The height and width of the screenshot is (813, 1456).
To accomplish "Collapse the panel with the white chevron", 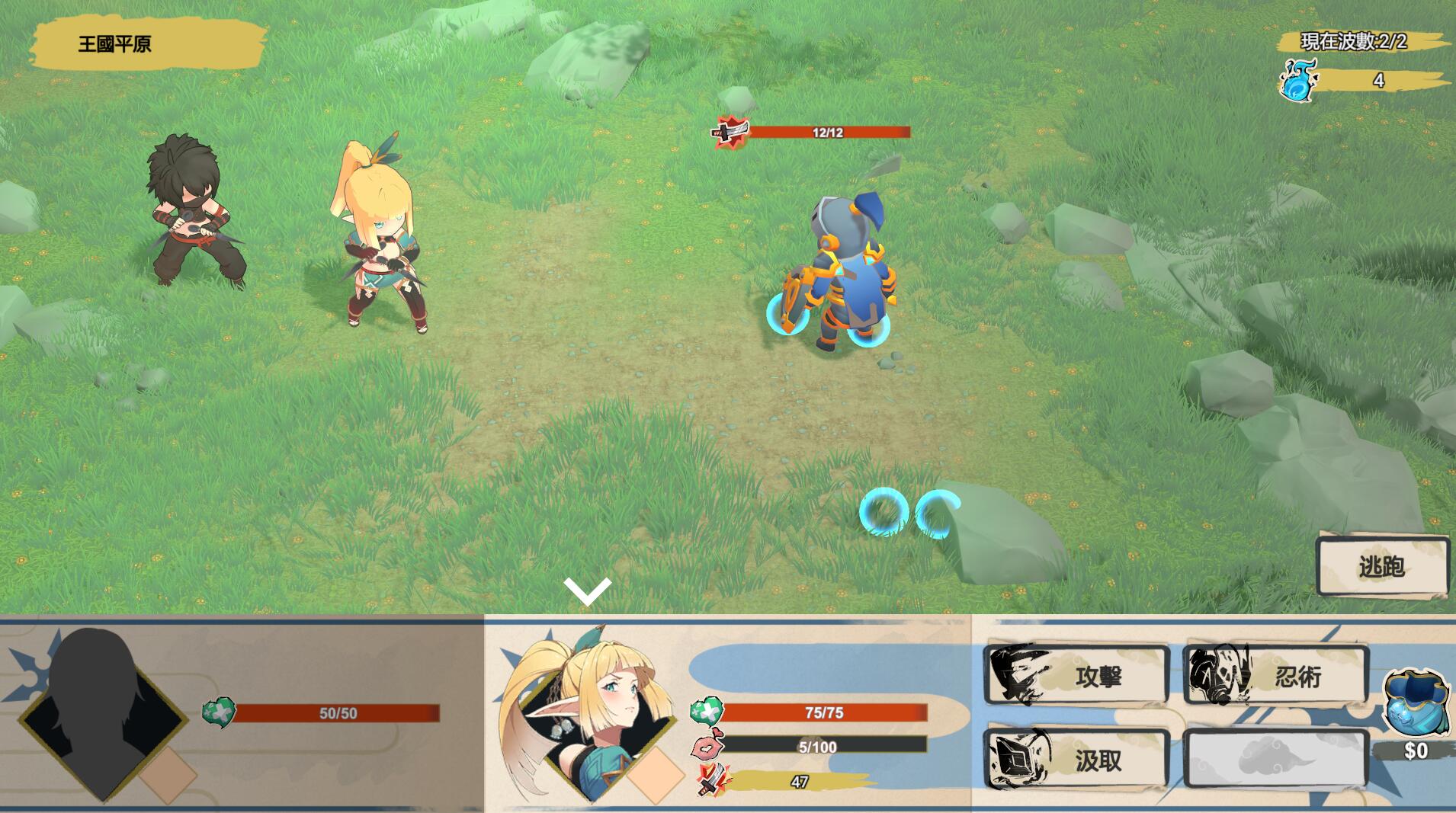I will pyautogui.click(x=588, y=591).
